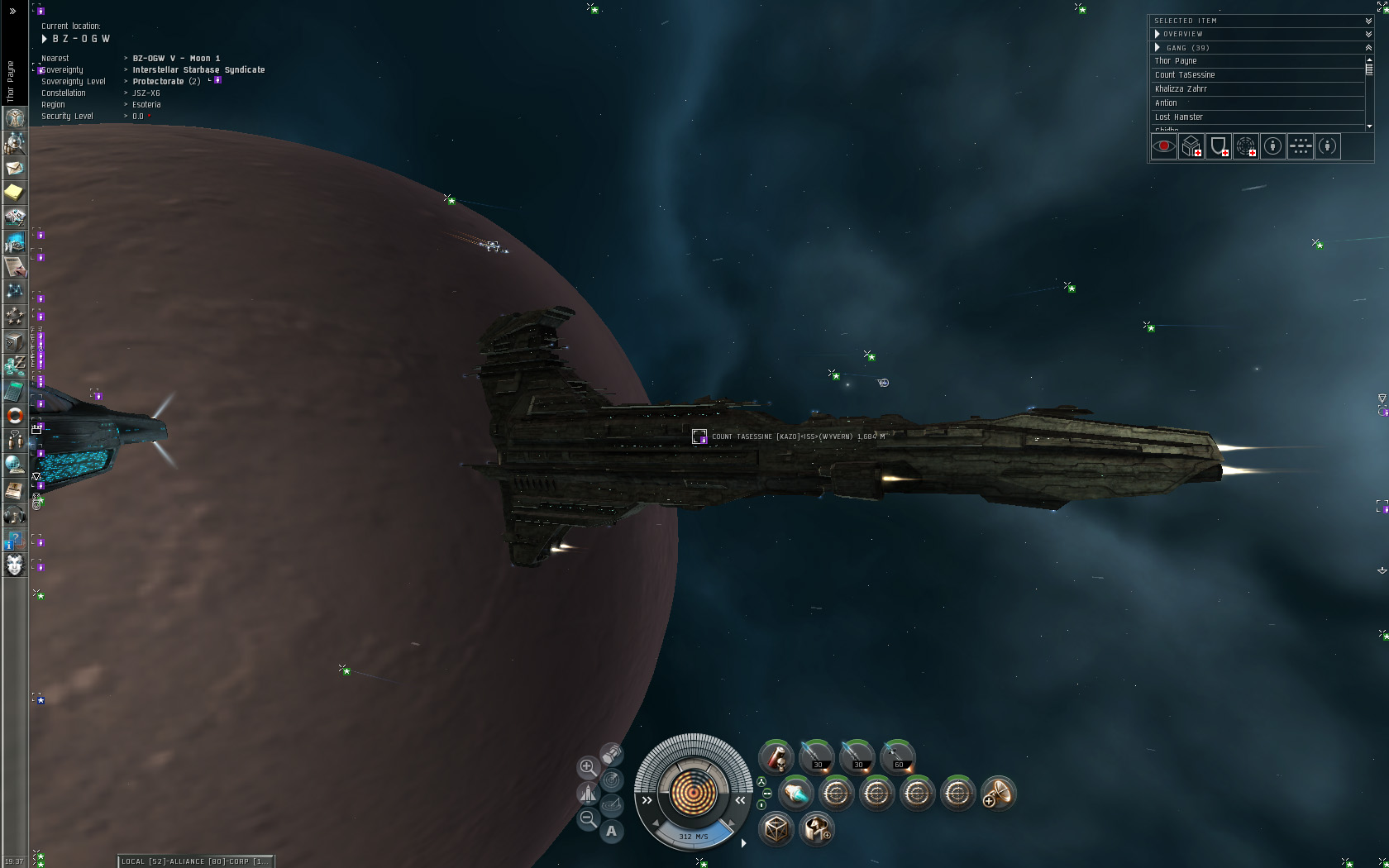
Task: Activate the satellite dish module
Action: [x=998, y=794]
